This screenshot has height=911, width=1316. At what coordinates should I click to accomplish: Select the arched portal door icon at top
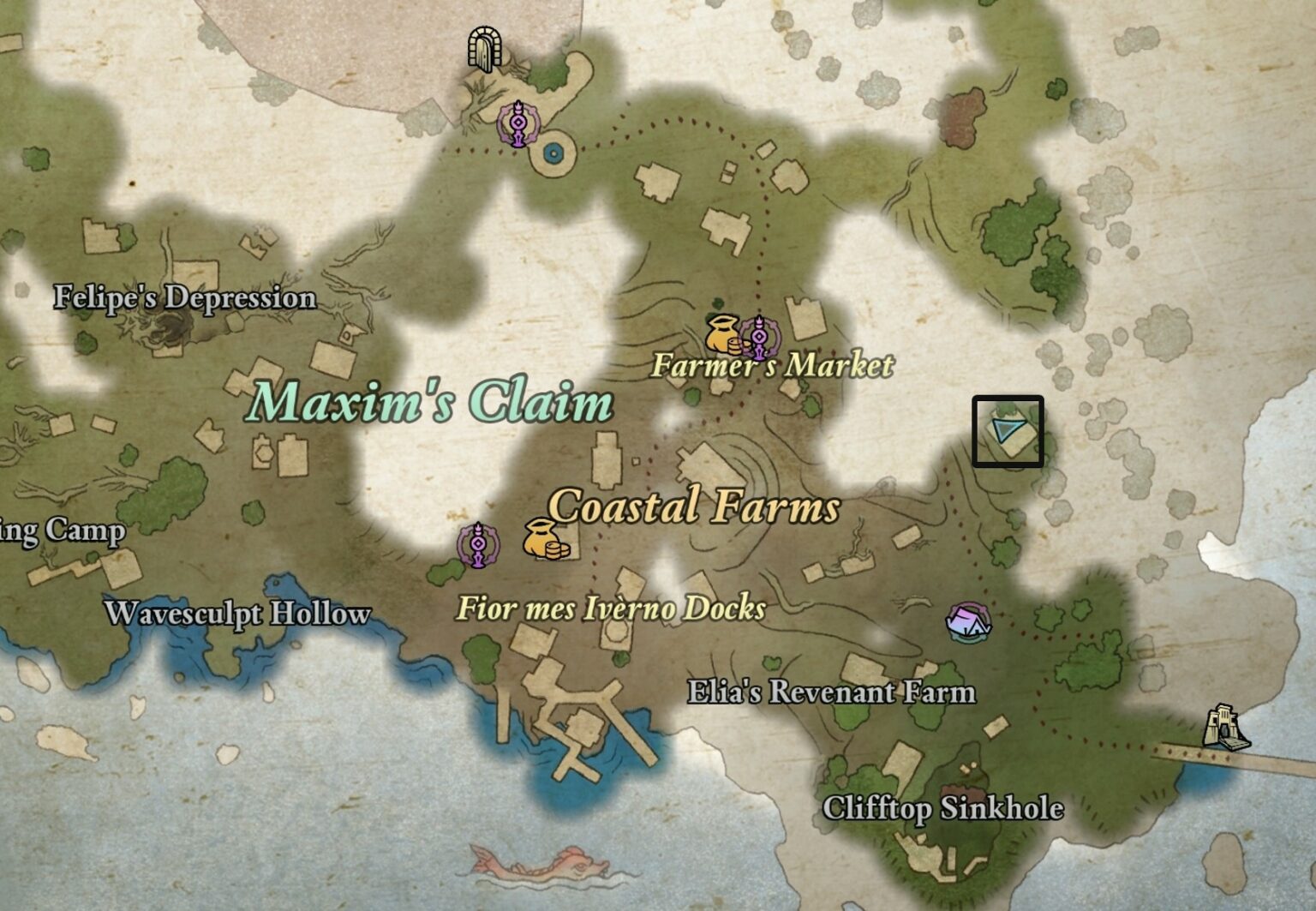[482, 50]
